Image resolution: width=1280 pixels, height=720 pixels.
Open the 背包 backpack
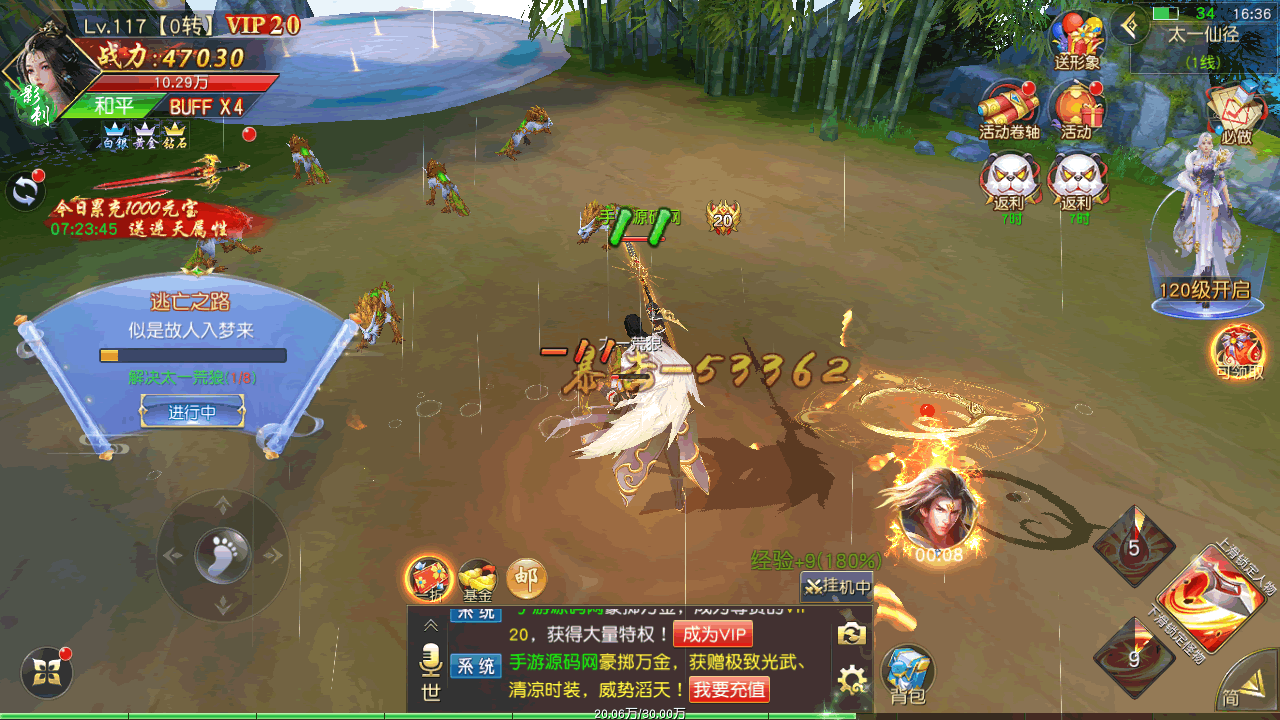[908, 671]
